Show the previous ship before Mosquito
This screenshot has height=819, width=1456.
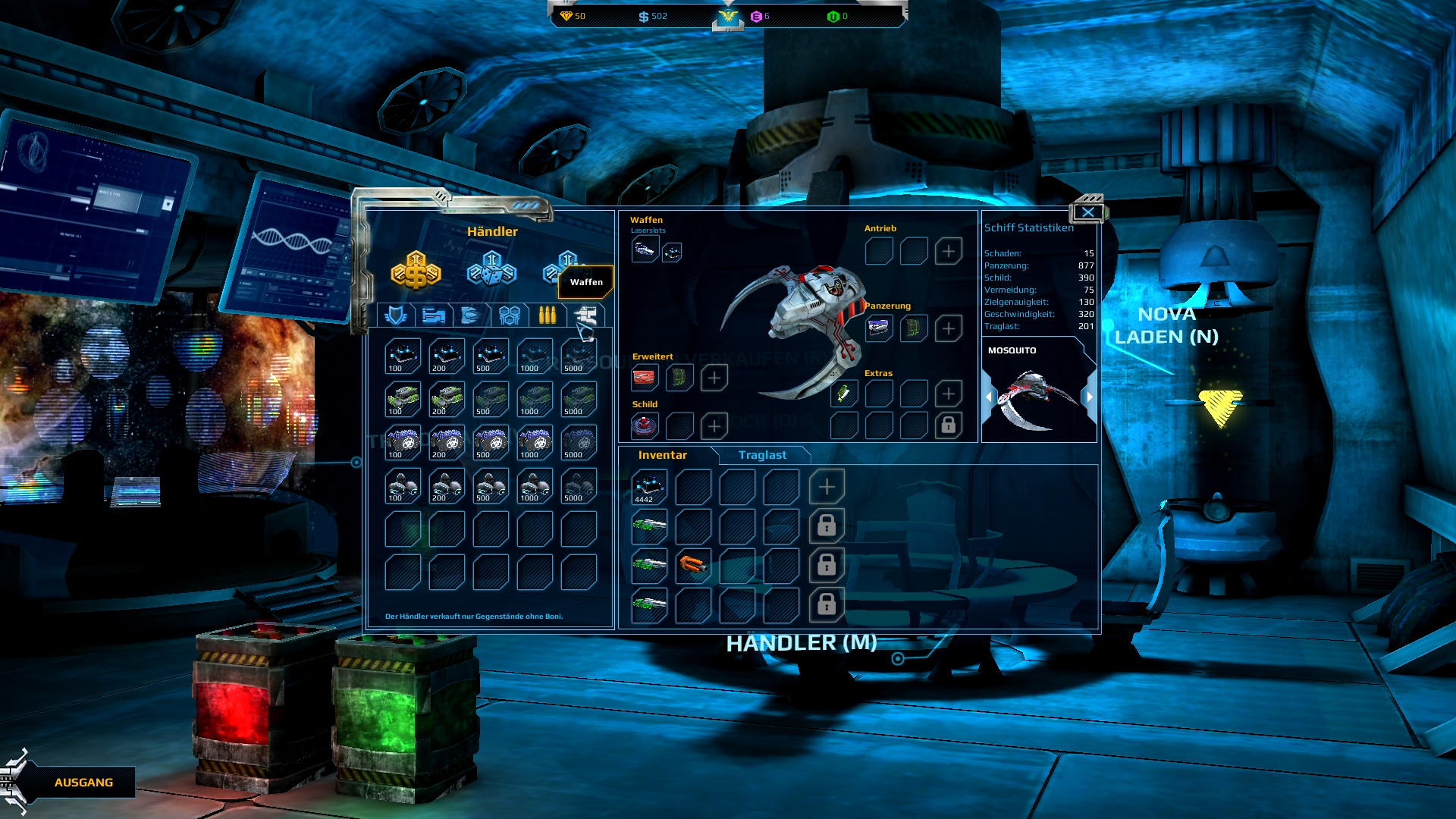point(988,397)
